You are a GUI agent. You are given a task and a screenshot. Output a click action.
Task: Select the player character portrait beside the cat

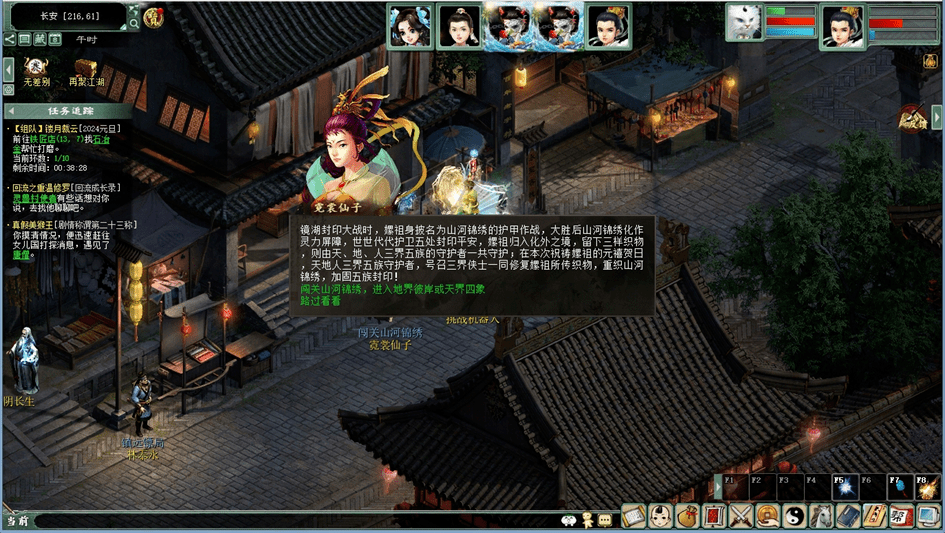pyautogui.click(x=841, y=26)
